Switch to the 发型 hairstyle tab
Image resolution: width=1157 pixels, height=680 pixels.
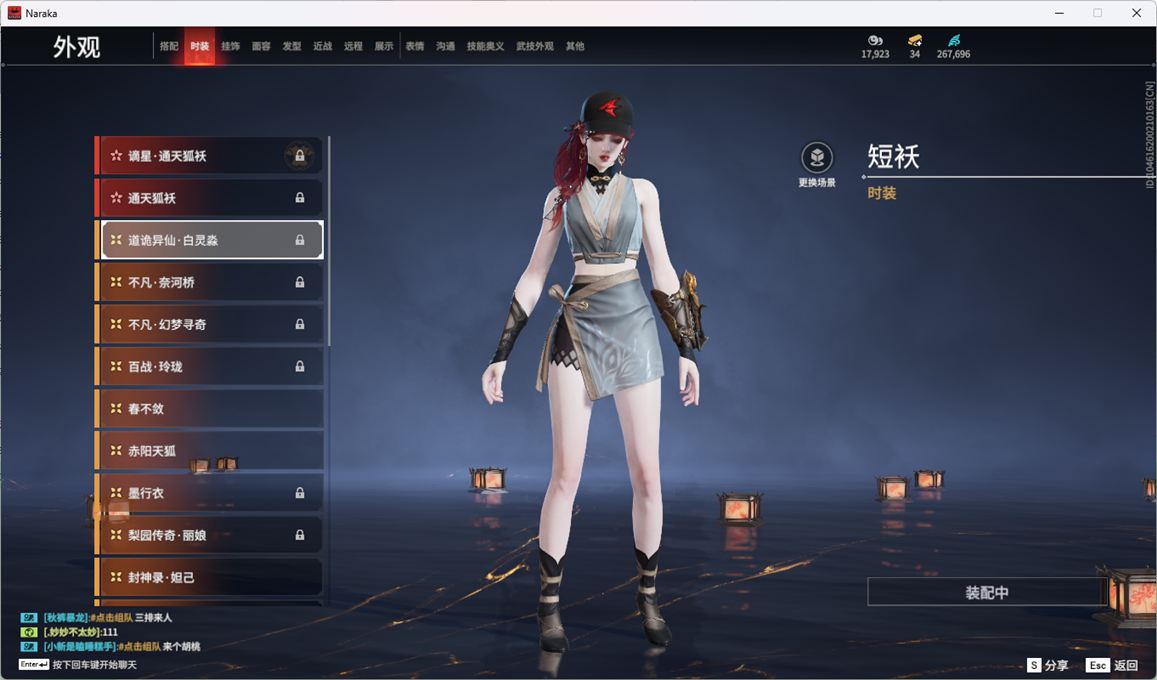pos(292,46)
